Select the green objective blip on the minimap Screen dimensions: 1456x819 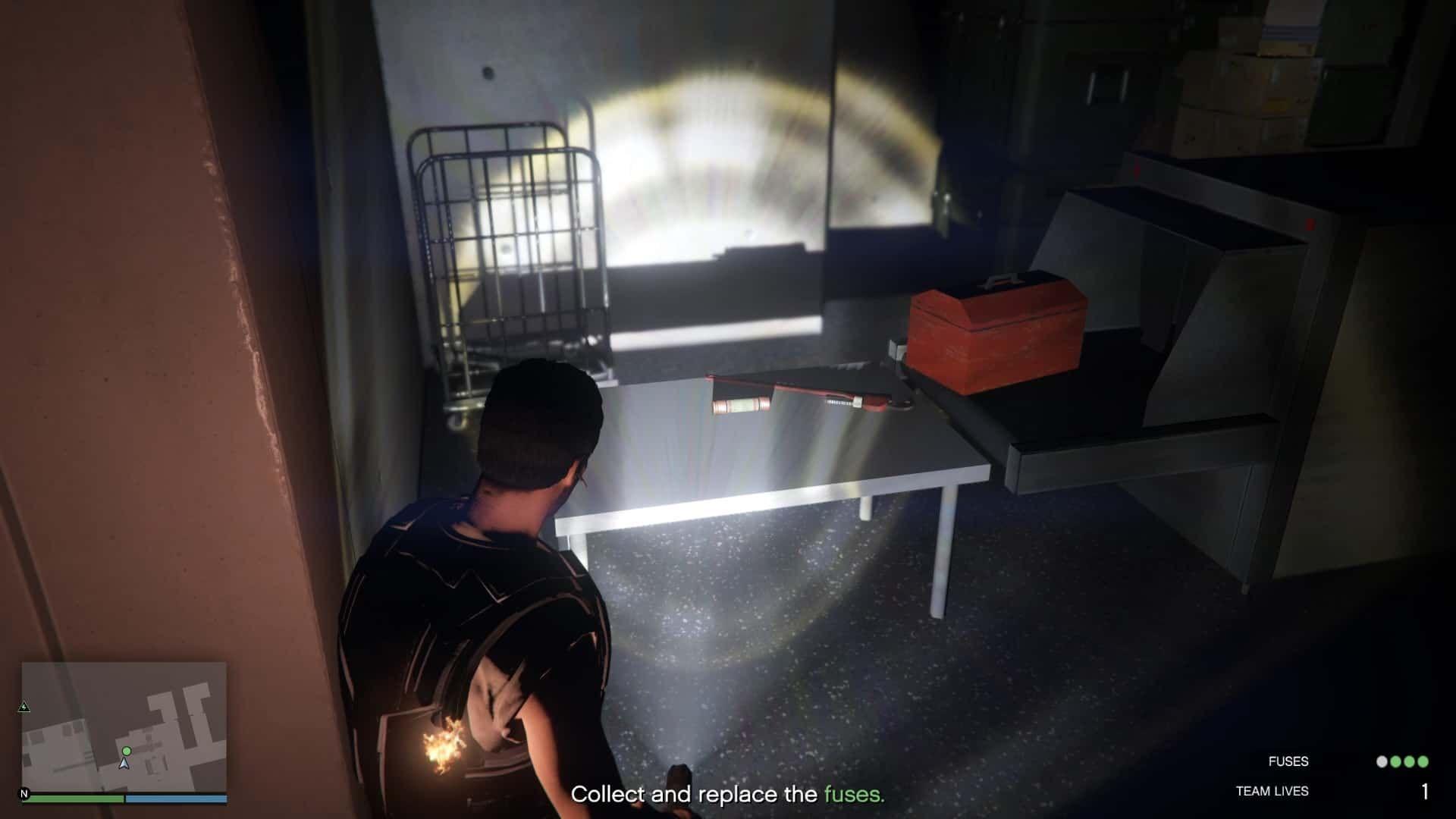[127, 751]
